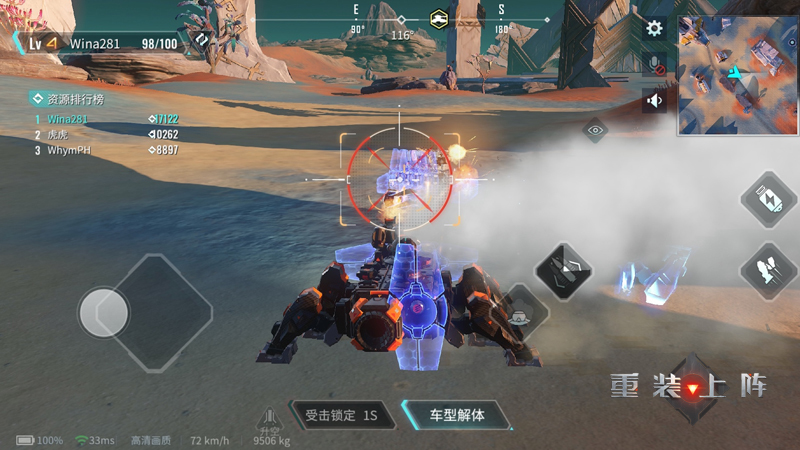This screenshot has width=800, height=450.
Task: Tap the eye view toggle
Action: (x=595, y=130)
